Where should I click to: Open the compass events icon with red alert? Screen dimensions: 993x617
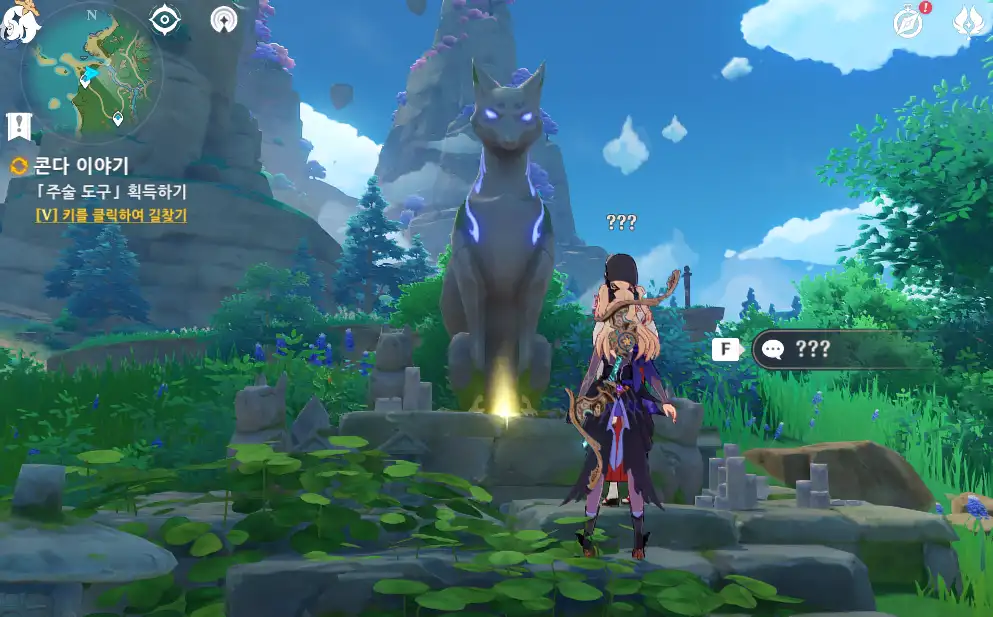pos(909,21)
